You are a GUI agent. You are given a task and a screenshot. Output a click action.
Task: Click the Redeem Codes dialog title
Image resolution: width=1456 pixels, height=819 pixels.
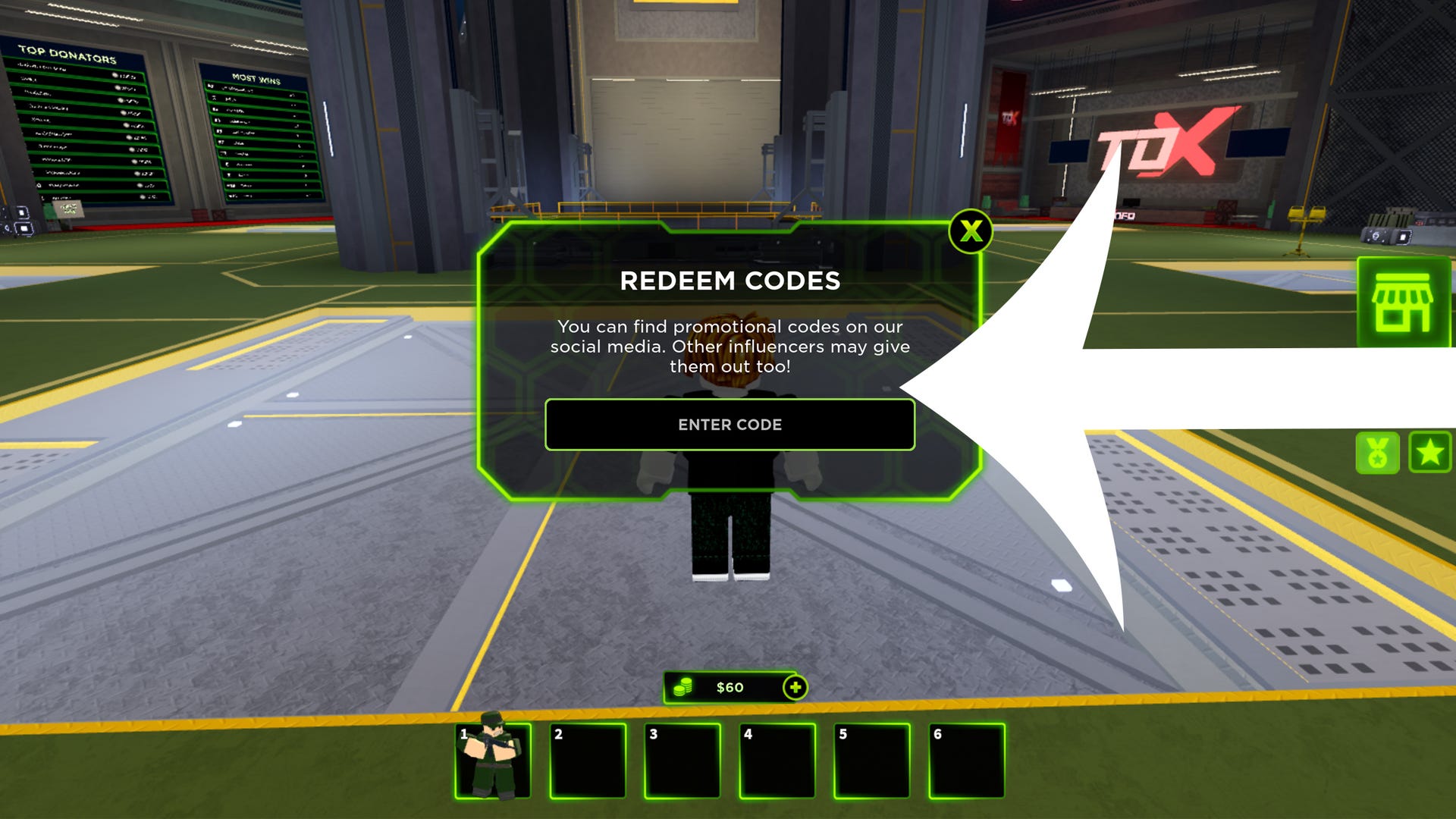click(x=730, y=281)
